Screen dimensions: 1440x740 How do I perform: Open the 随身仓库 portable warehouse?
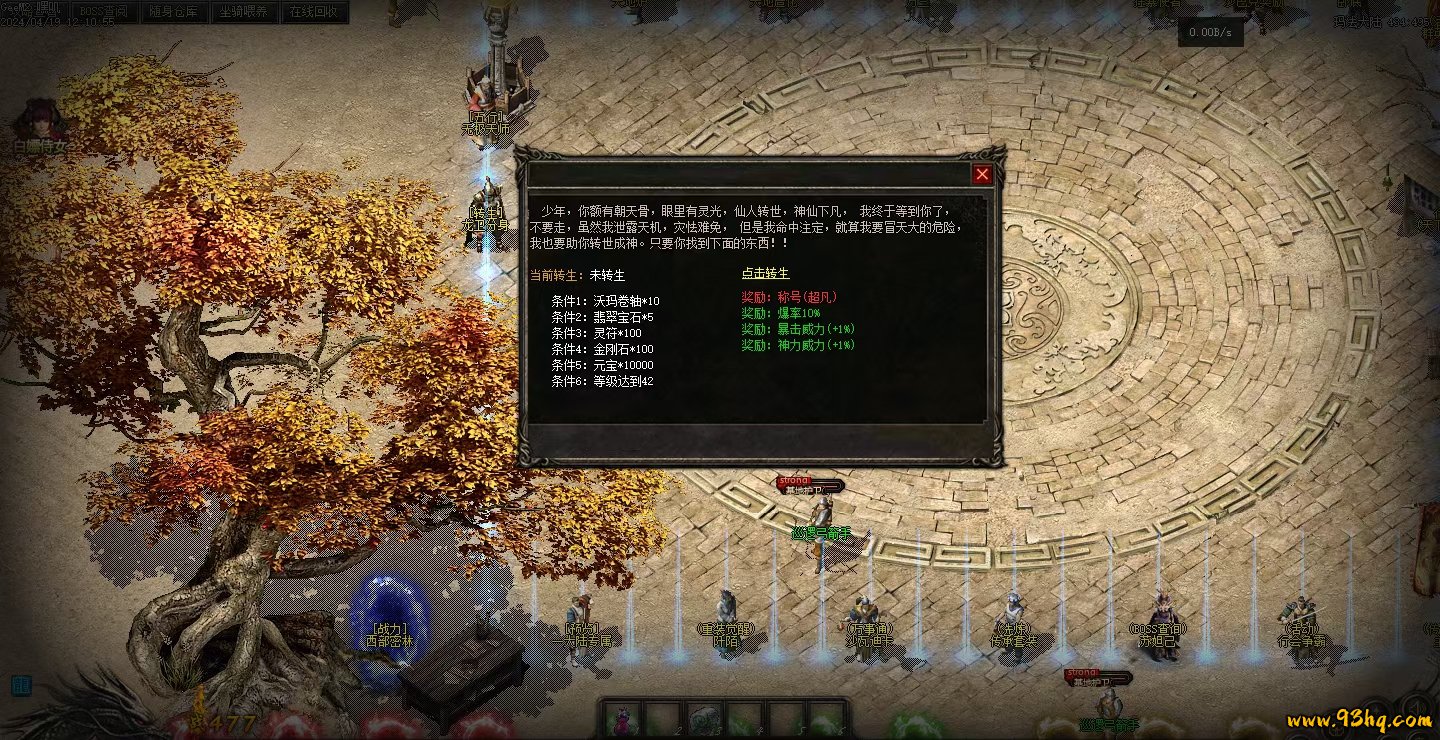[175, 12]
